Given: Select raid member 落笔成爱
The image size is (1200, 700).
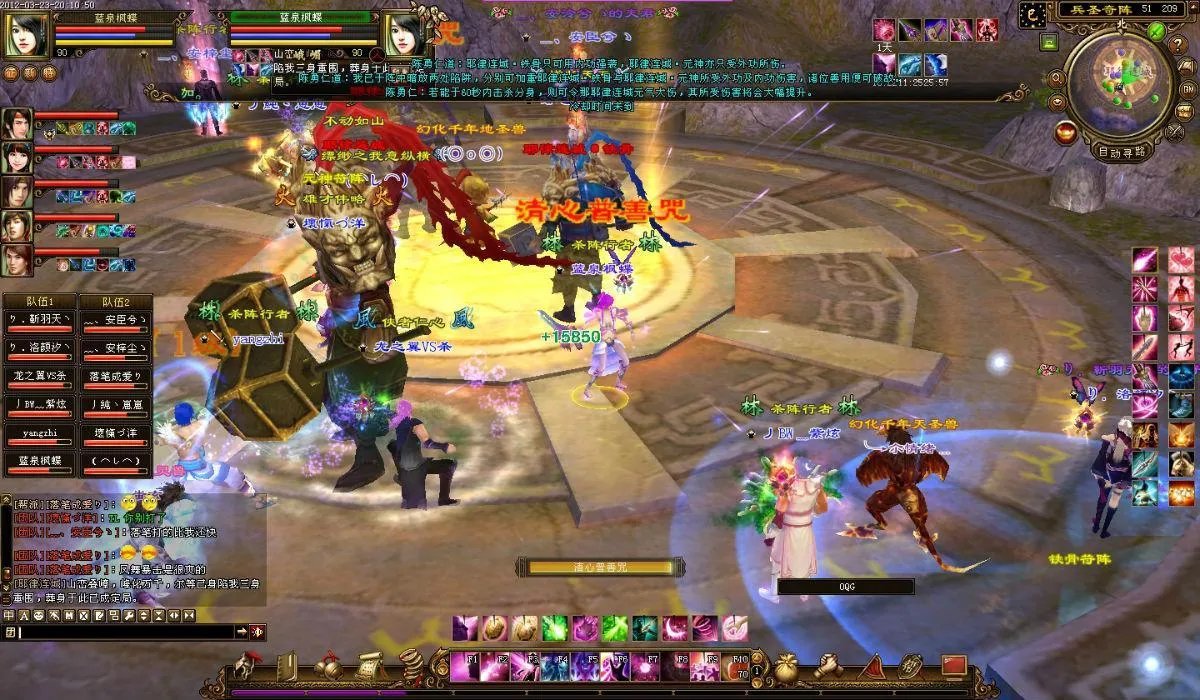Looking at the screenshot, I should [x=116, y=377].
